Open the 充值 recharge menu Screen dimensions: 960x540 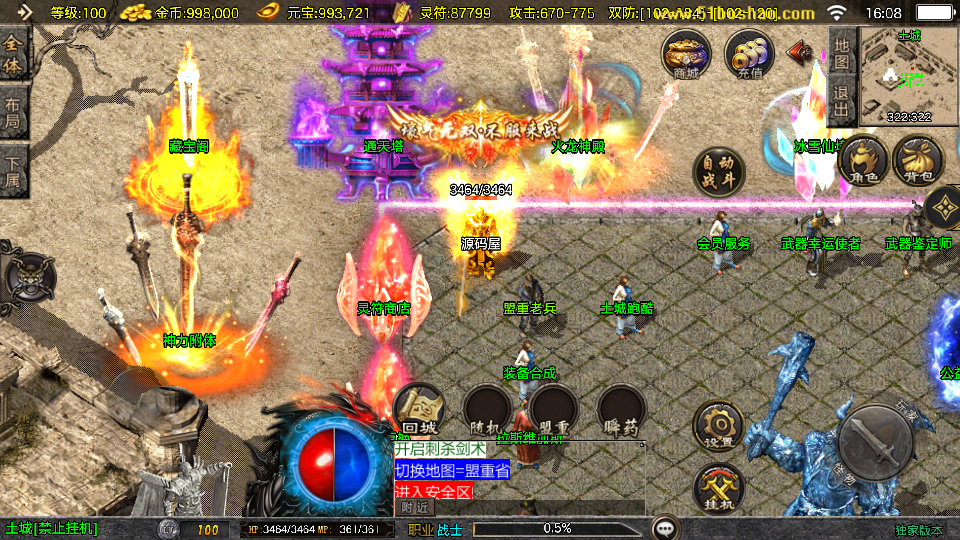pyautogui.click(x=748, y=53)
